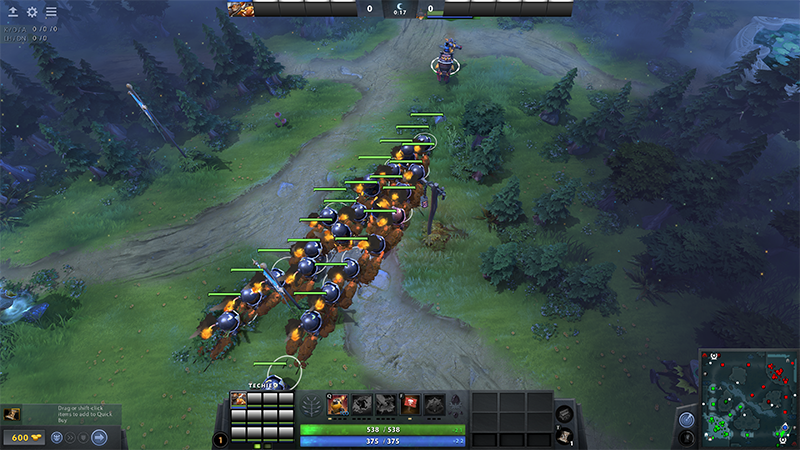Viewport: 800px width, 450px height.
Task: Open the shop via gold 600 button
Action: (23, 437)
